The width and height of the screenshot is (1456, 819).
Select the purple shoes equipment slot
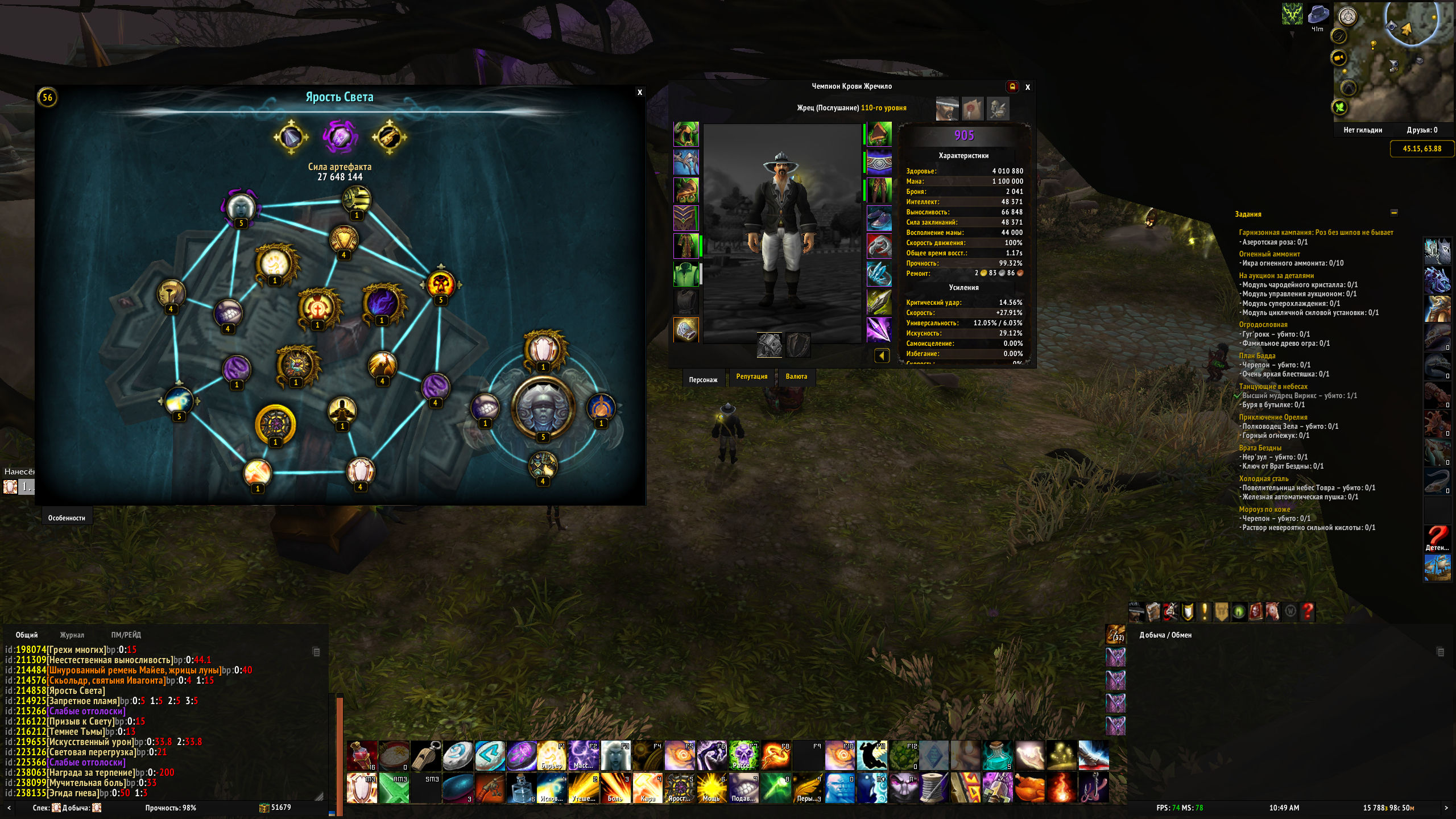[x=879, y=219]
